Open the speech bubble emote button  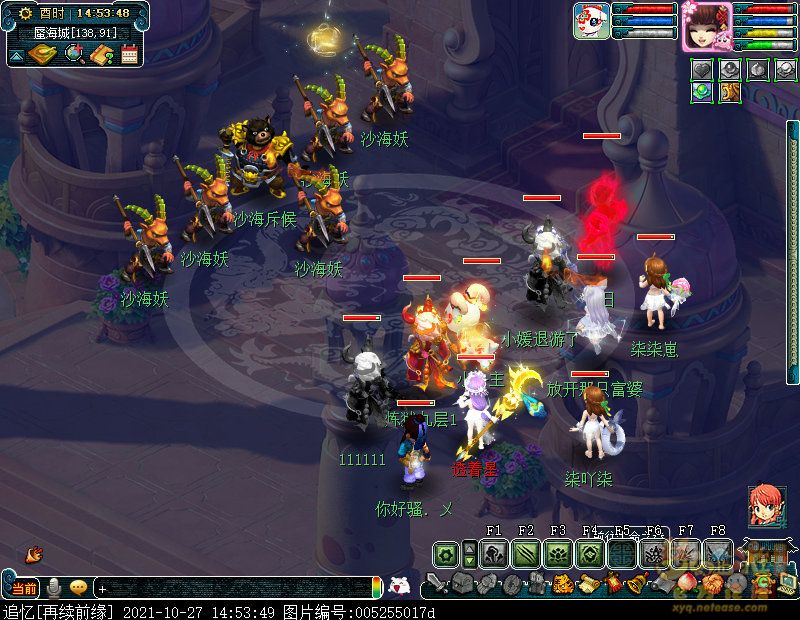(78, 588)
